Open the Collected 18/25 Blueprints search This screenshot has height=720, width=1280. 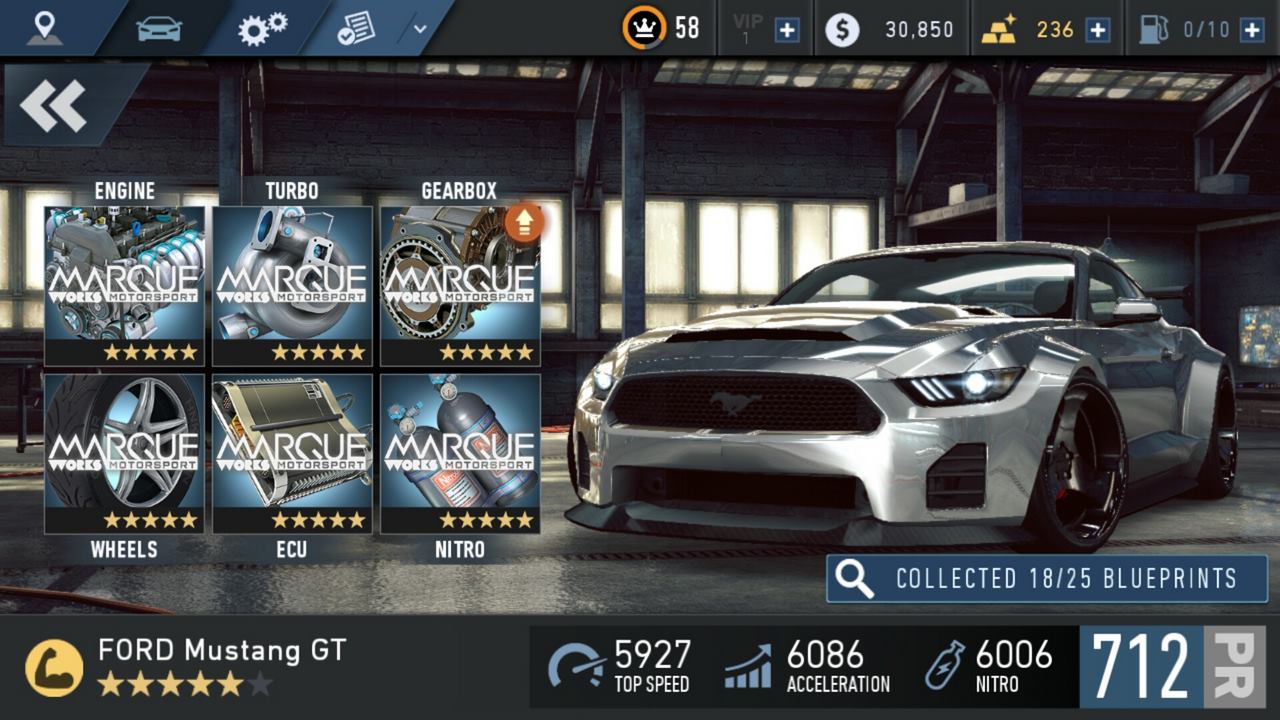click(1046, 578)
